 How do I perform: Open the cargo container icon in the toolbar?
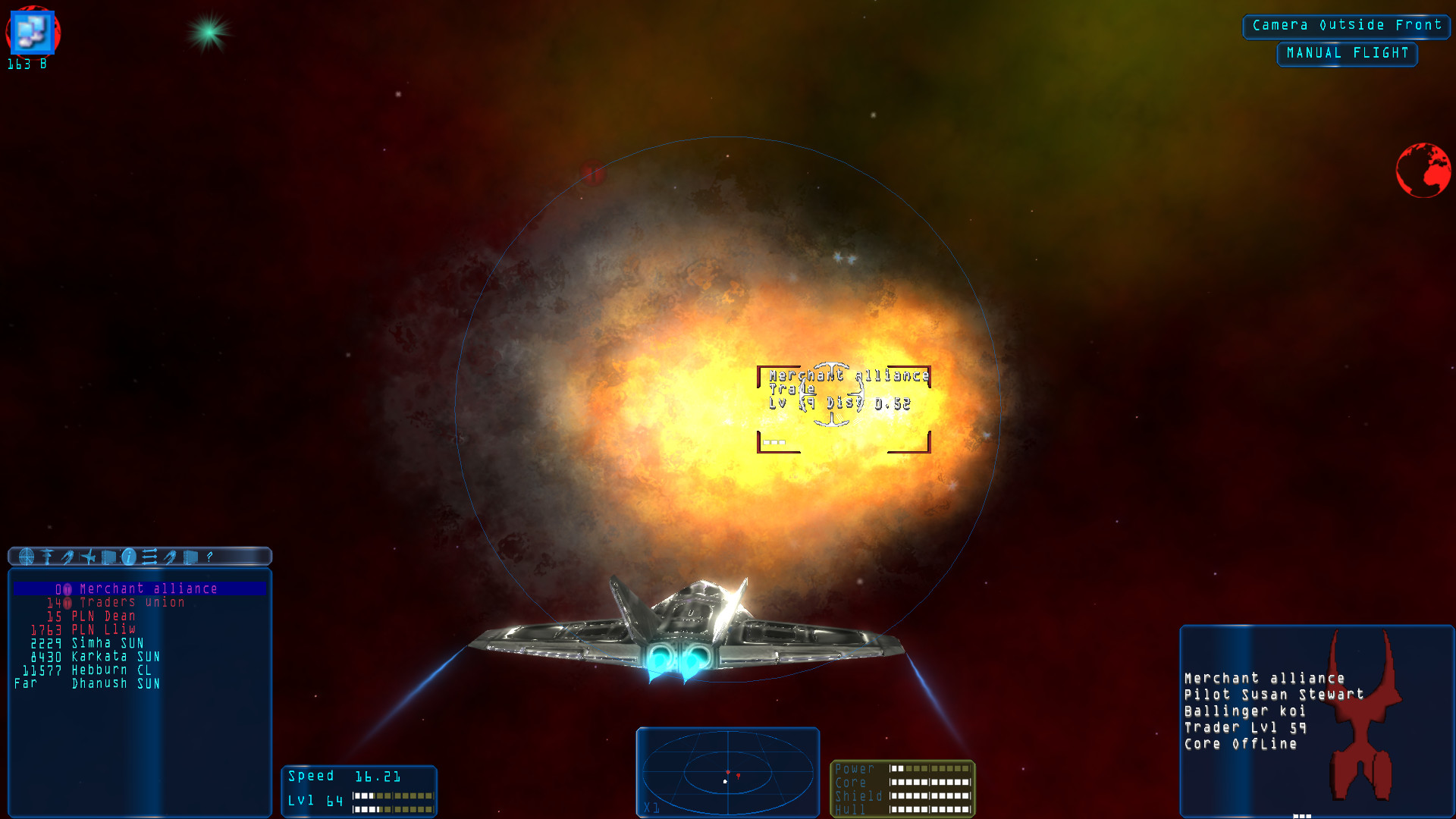click(x=108, y=557)
